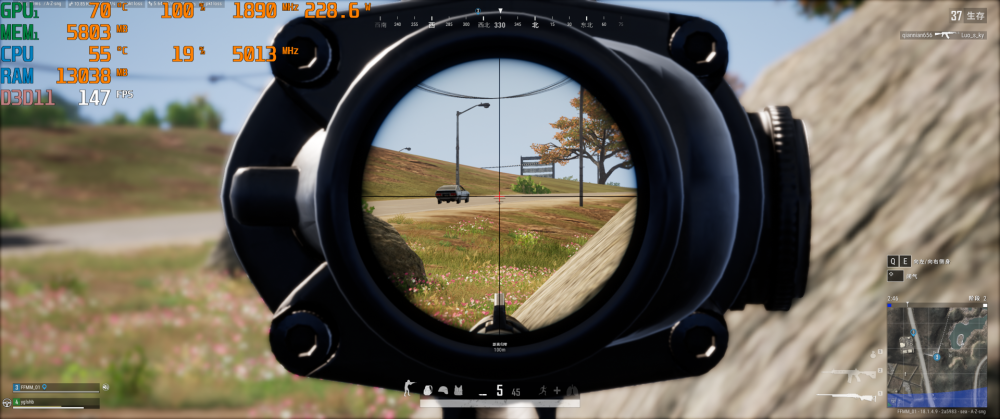Click the numbered teammate marker on the minimap

[936, 356]
